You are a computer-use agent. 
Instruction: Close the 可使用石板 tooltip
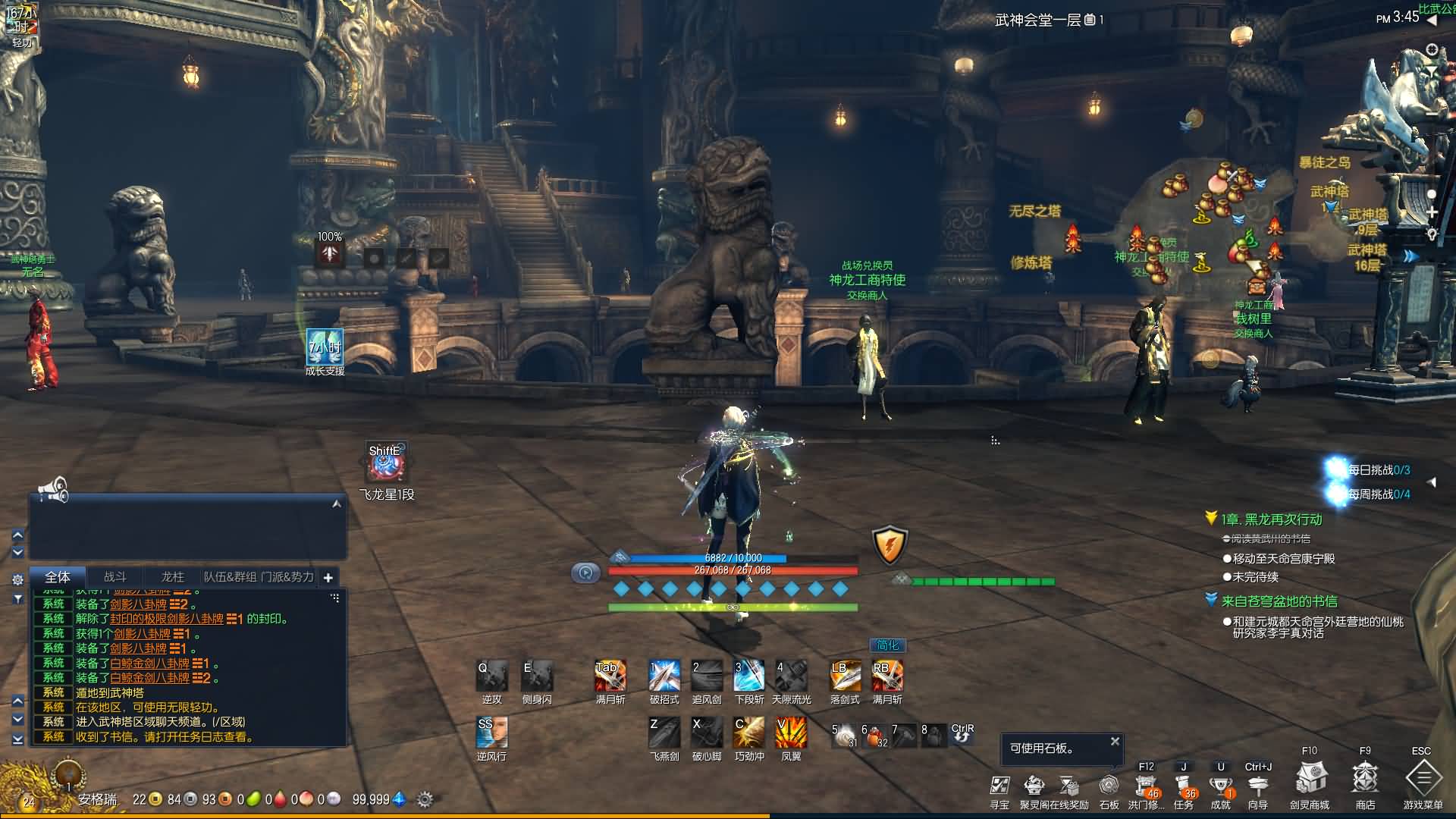coord(1115,741)
